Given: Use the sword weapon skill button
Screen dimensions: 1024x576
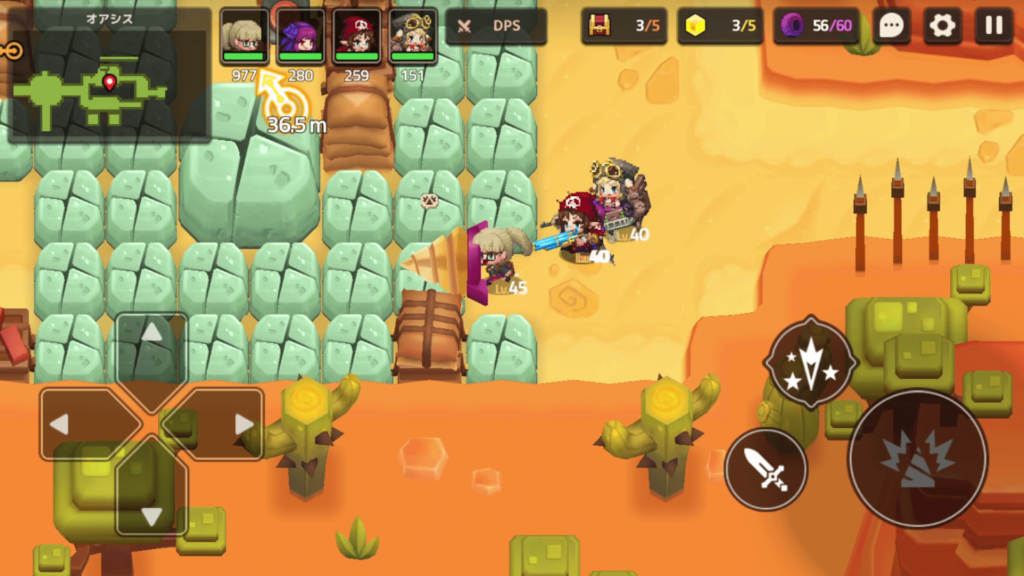Looking at the screenshot, I should click(x=766, y=468).
